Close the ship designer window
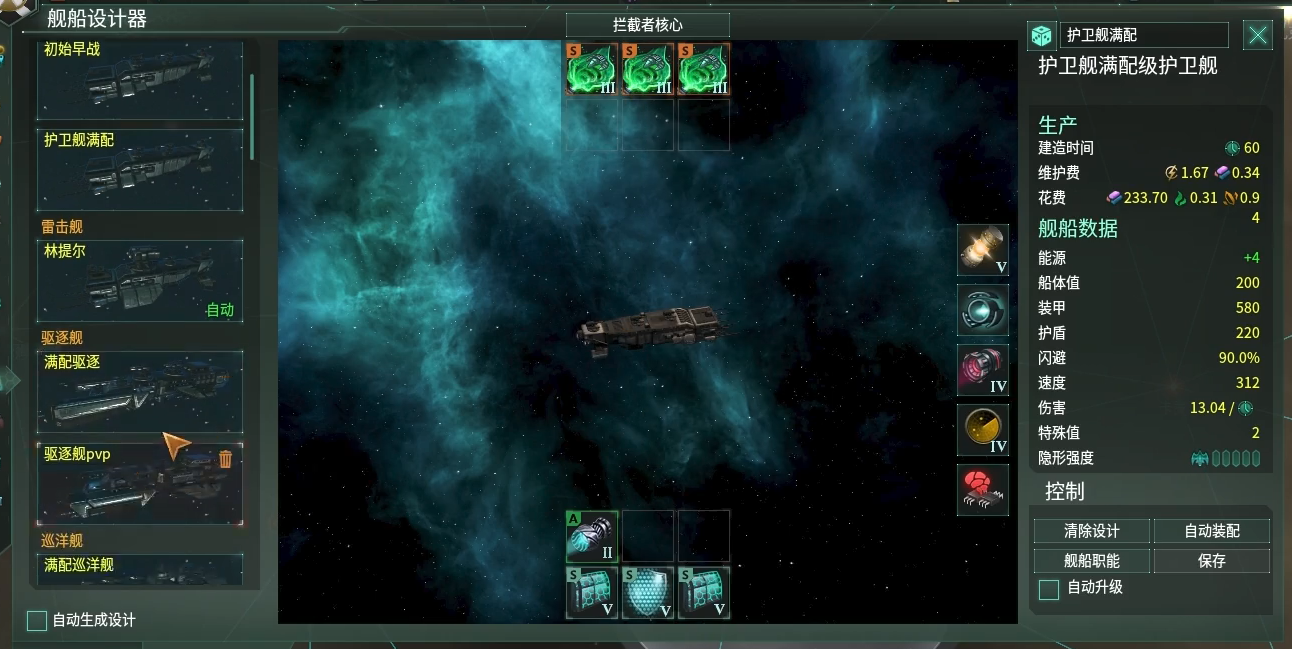The width and height of the screenshot is (1292, 649). pos(1257,36)
